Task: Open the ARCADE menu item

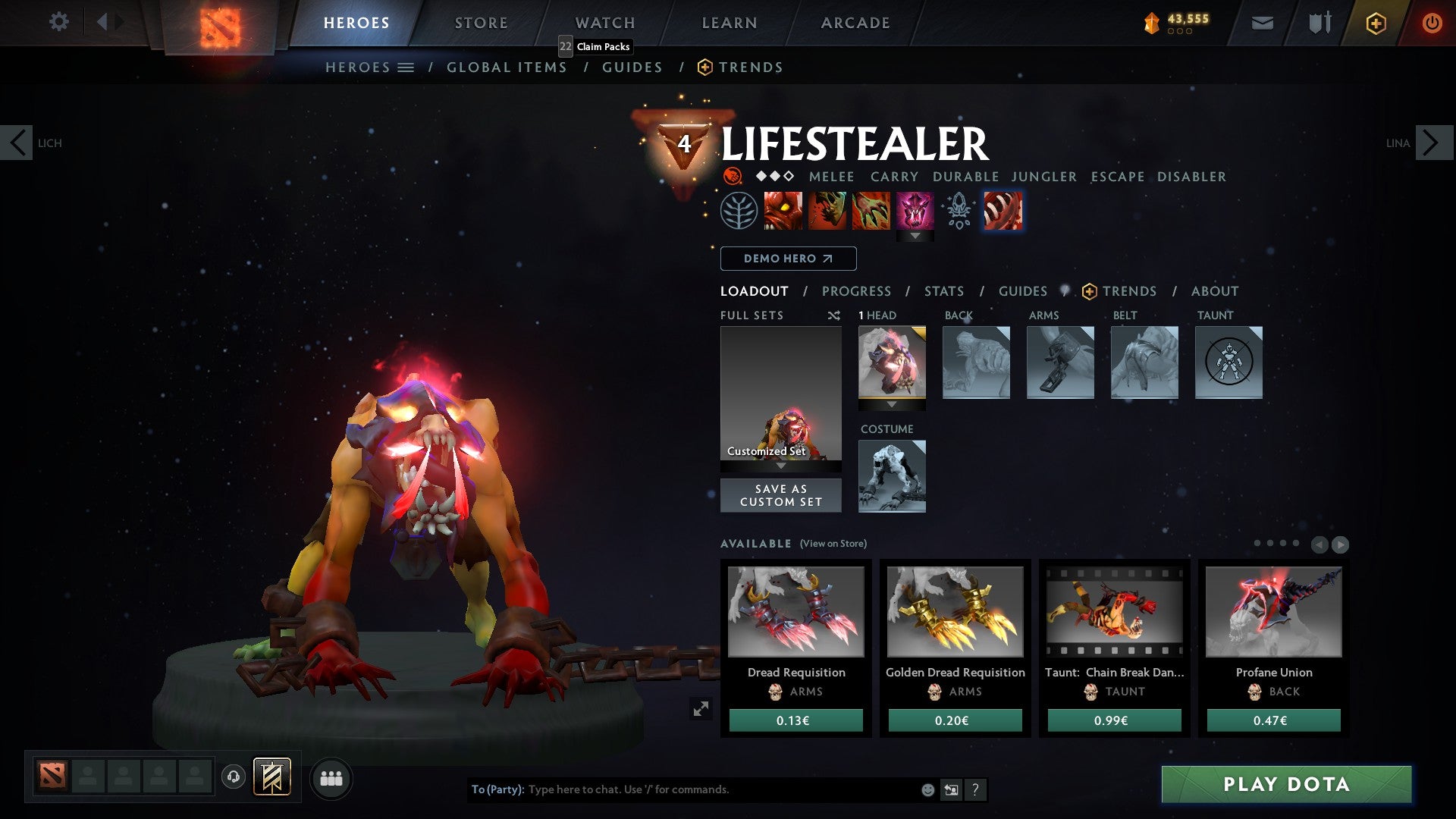Action: click(x=855, y=22)
